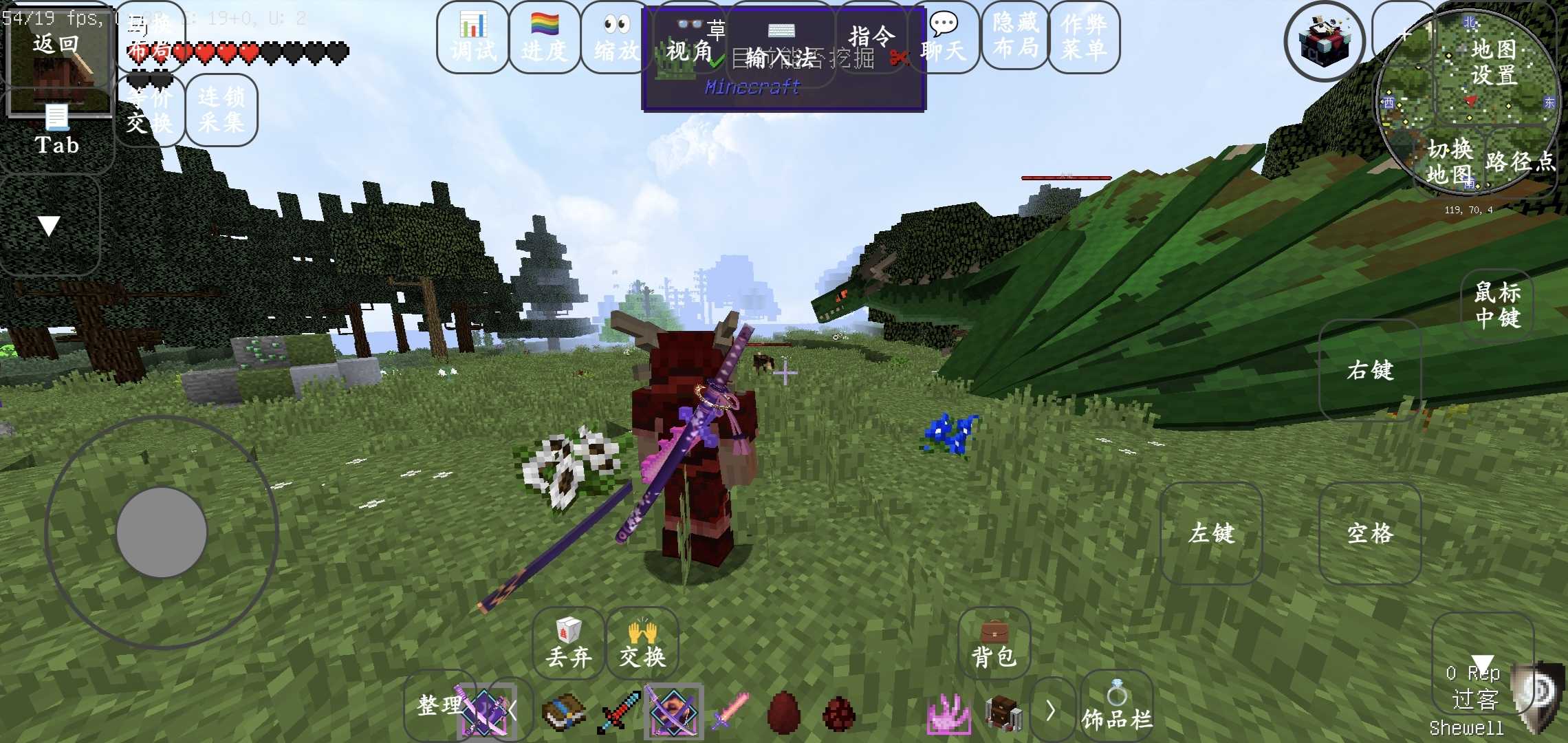Open 聊天 chat button
1568x743 pixels.
pyautogui.click(x=944, y=37)
